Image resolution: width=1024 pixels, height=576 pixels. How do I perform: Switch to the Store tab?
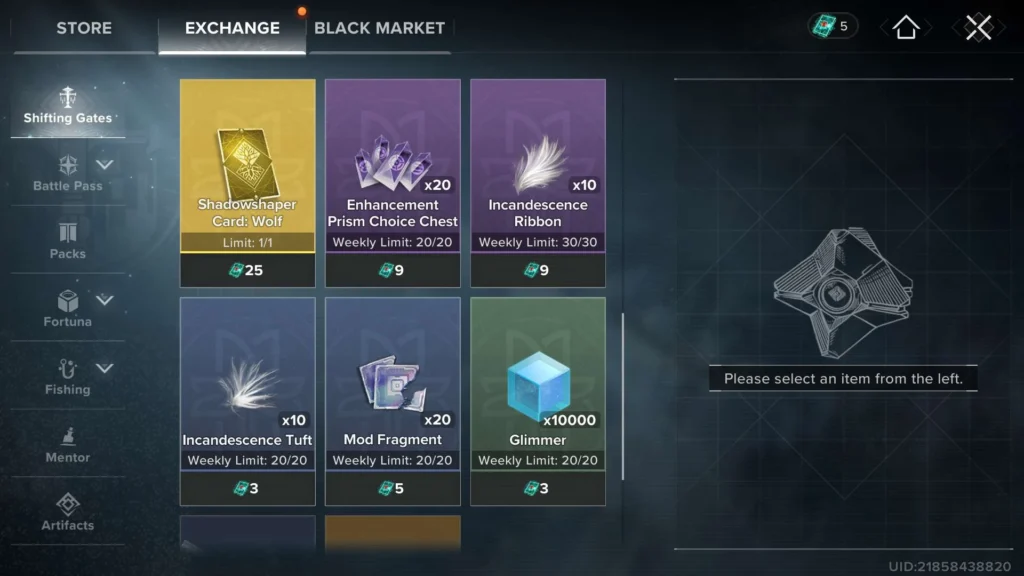[84, 28]
